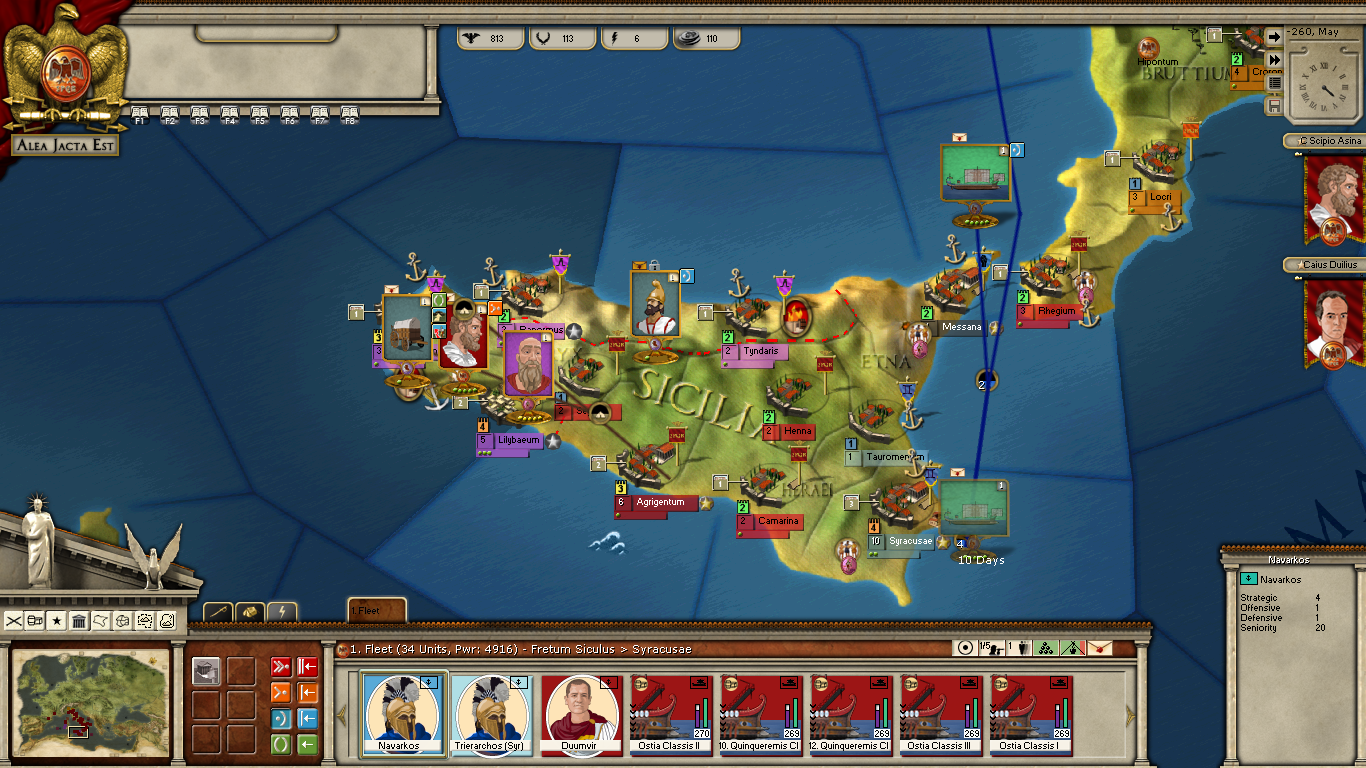Open the sealed envelope message icon
The width and height of the screenshot is (1366, 768).
pyautogui.click(x=1100, y=648)
